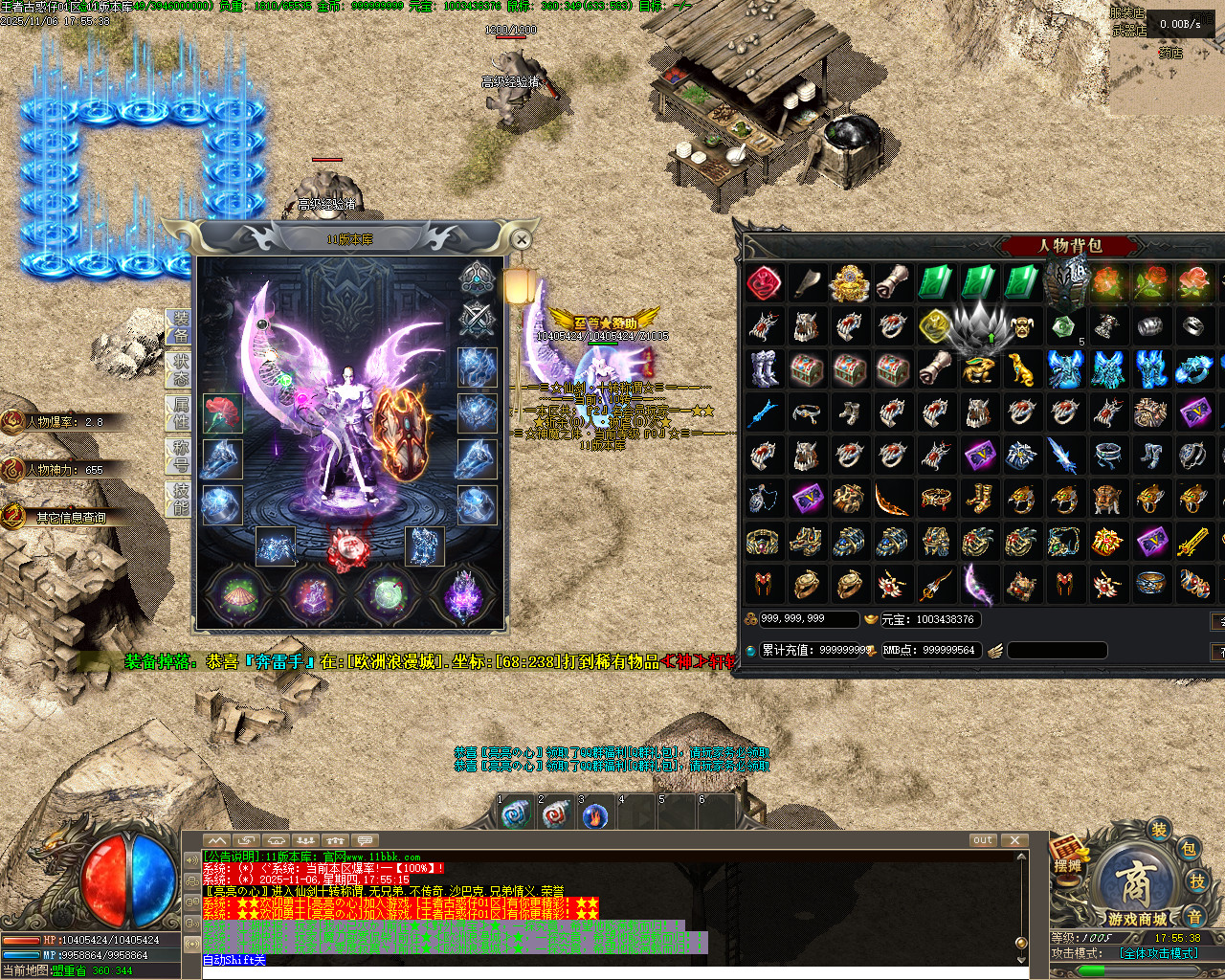
Task: Click the chat panel's out button
Action: coord(983,840)
